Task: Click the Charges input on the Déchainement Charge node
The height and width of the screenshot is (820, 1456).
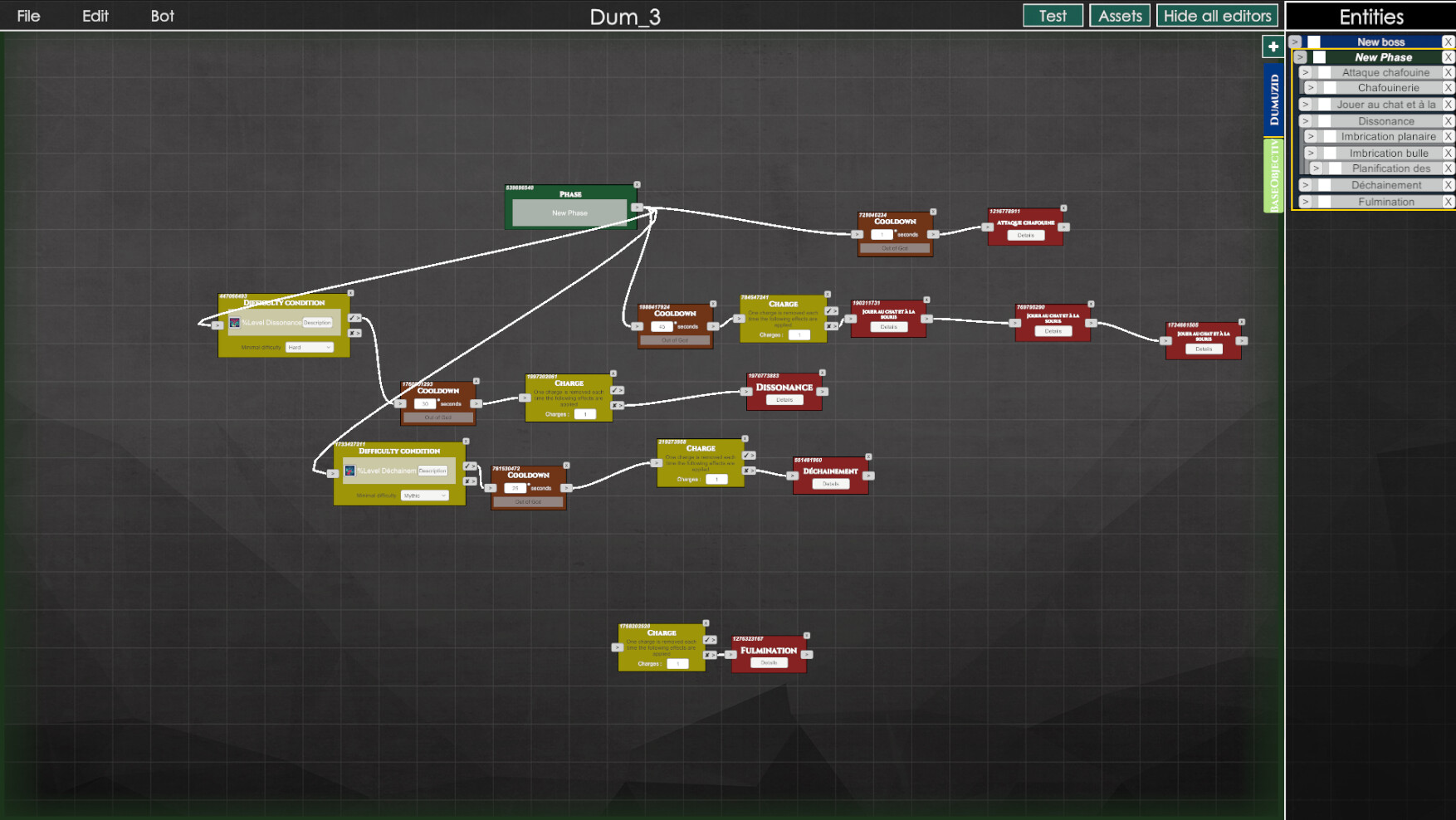Action: click(x=716, y=479)
